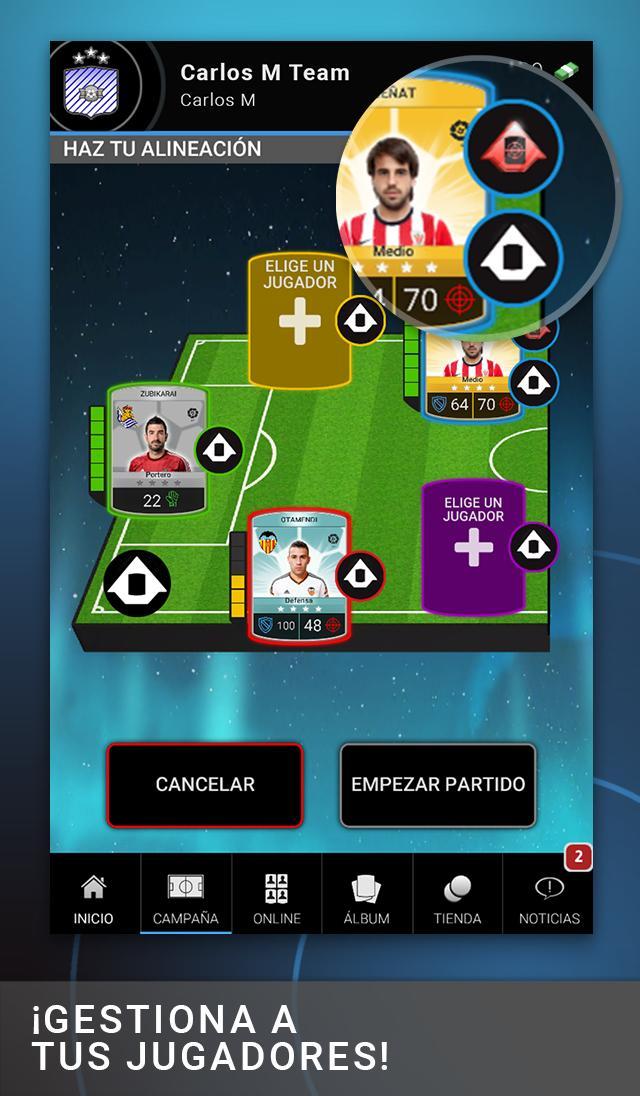
Task: Tap the arrow icon beside Zubikarai's card
Action: 219,450
